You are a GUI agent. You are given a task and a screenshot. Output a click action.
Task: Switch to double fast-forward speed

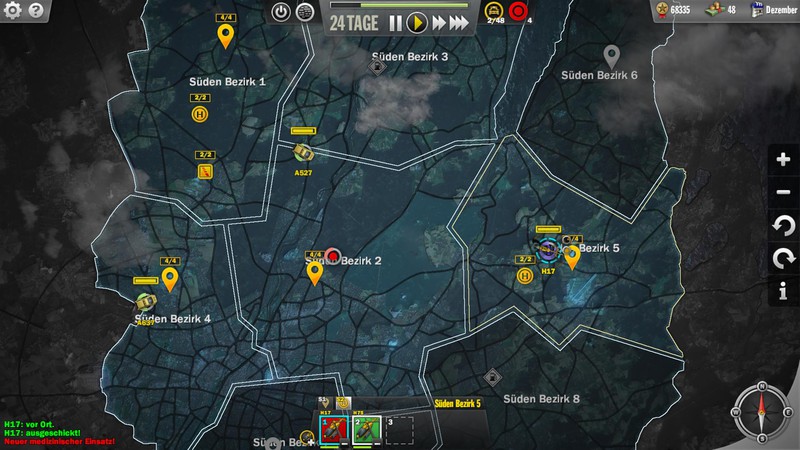point(438,23)
